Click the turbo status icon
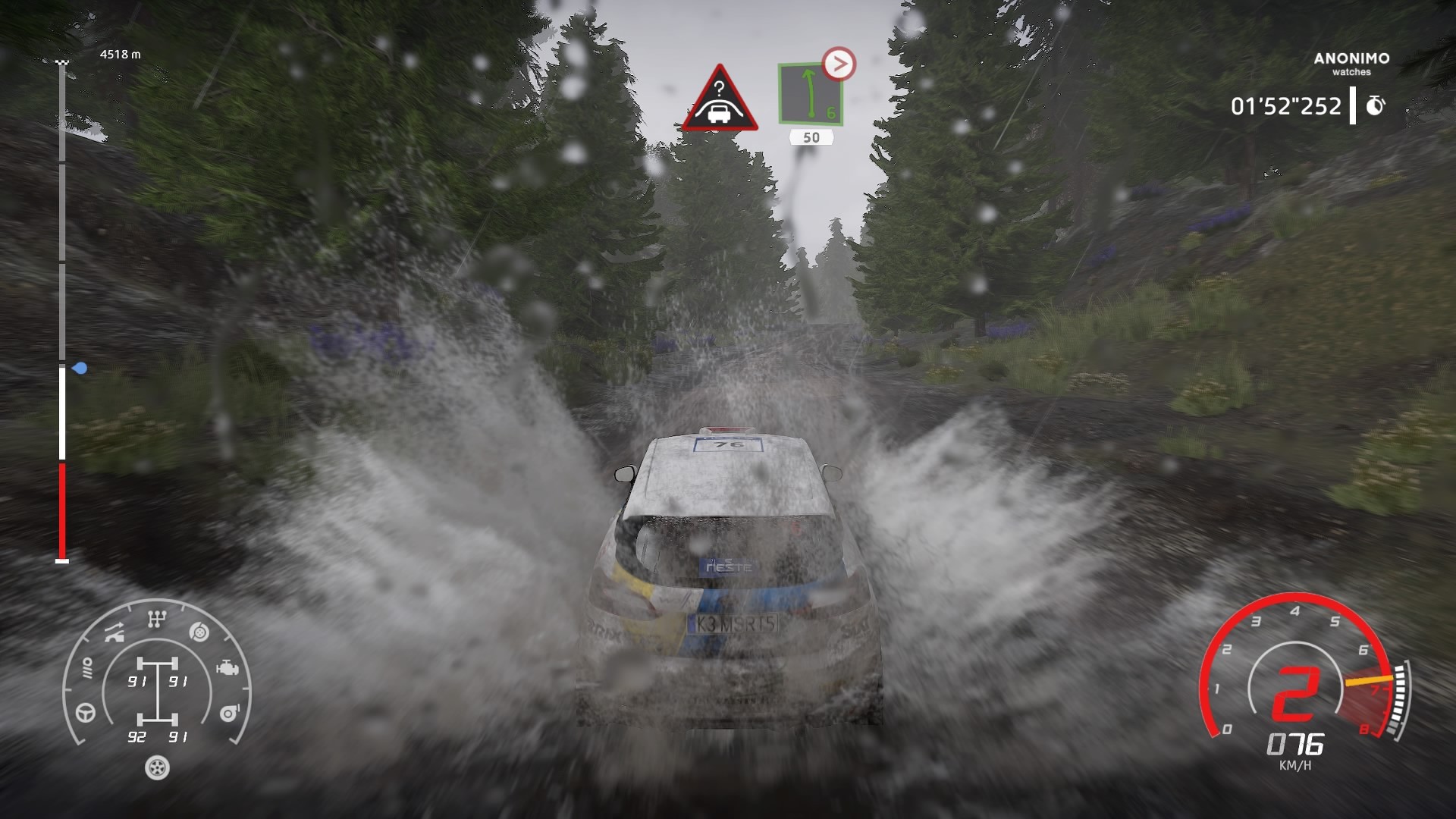This screenshot has width=1456, height=819. pos(228,713)
